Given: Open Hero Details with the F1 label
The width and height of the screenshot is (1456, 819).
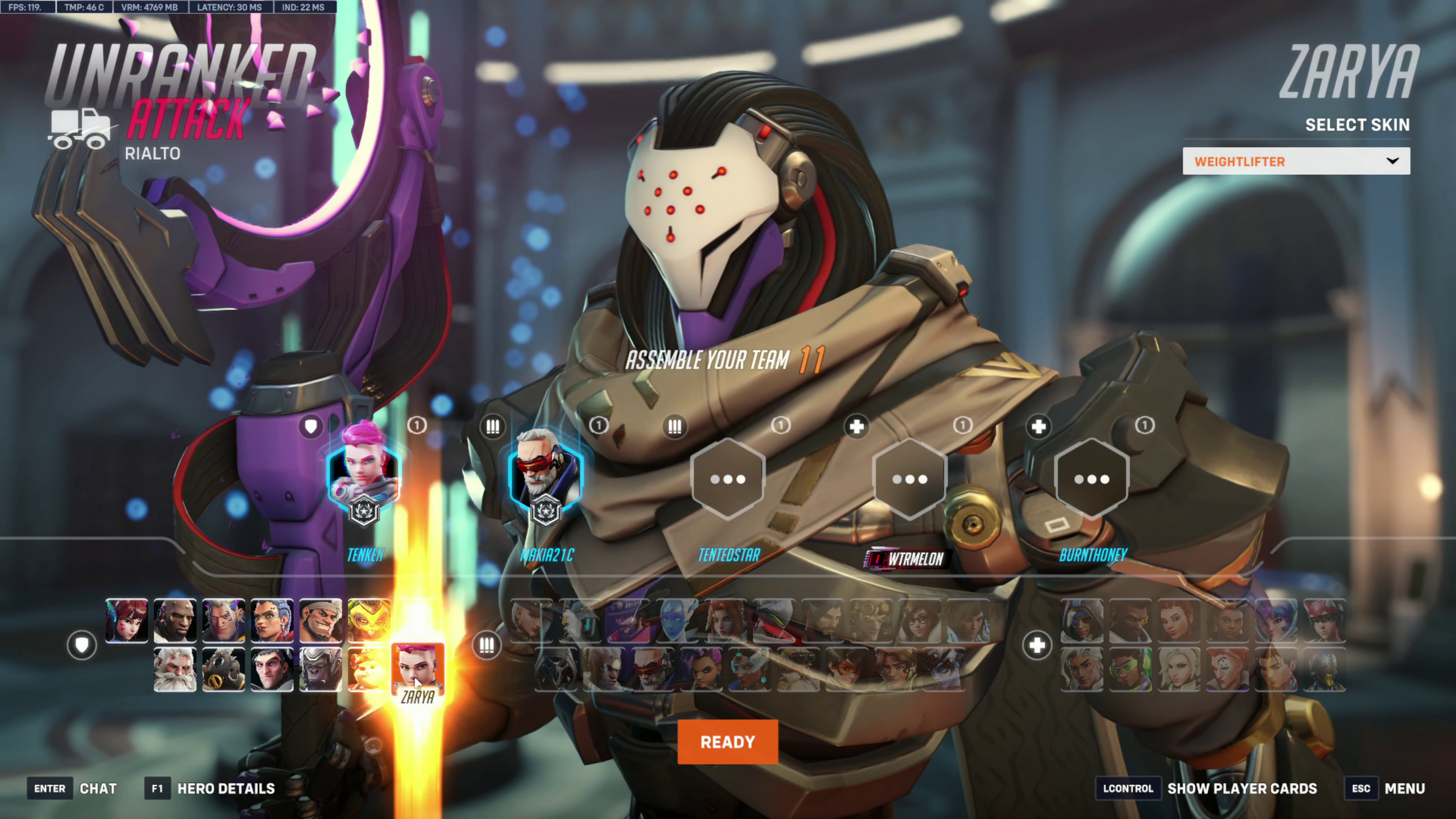Looking at the screenshot, I should click(x=157, y=788).
